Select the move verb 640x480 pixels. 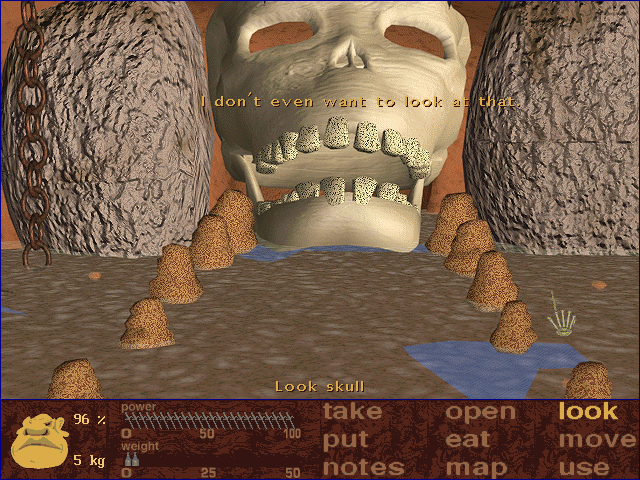pos(597,439)
